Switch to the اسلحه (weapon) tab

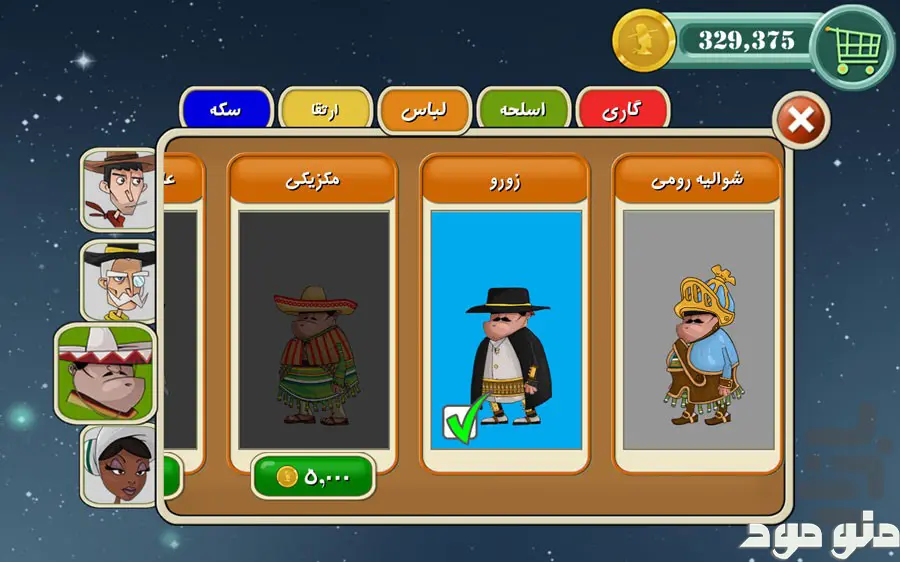pos(524,109)
